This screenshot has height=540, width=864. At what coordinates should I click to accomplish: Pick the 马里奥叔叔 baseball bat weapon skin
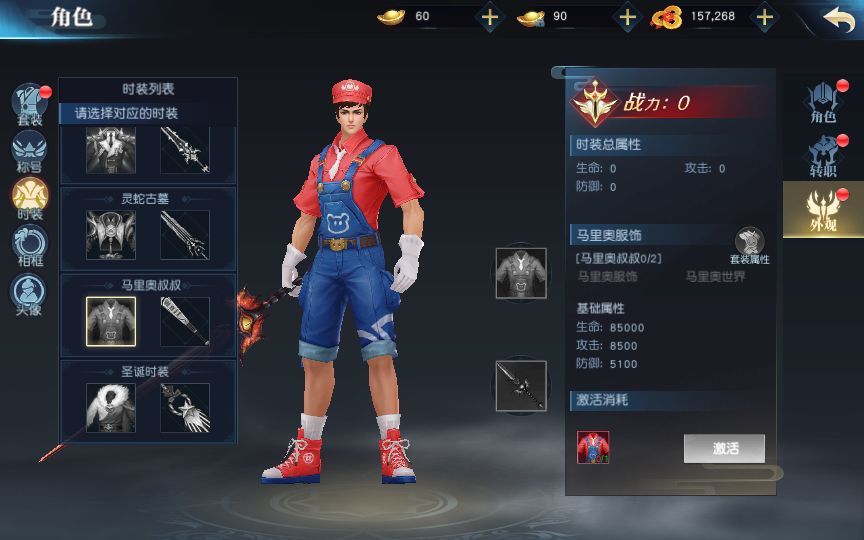[185, 321]
